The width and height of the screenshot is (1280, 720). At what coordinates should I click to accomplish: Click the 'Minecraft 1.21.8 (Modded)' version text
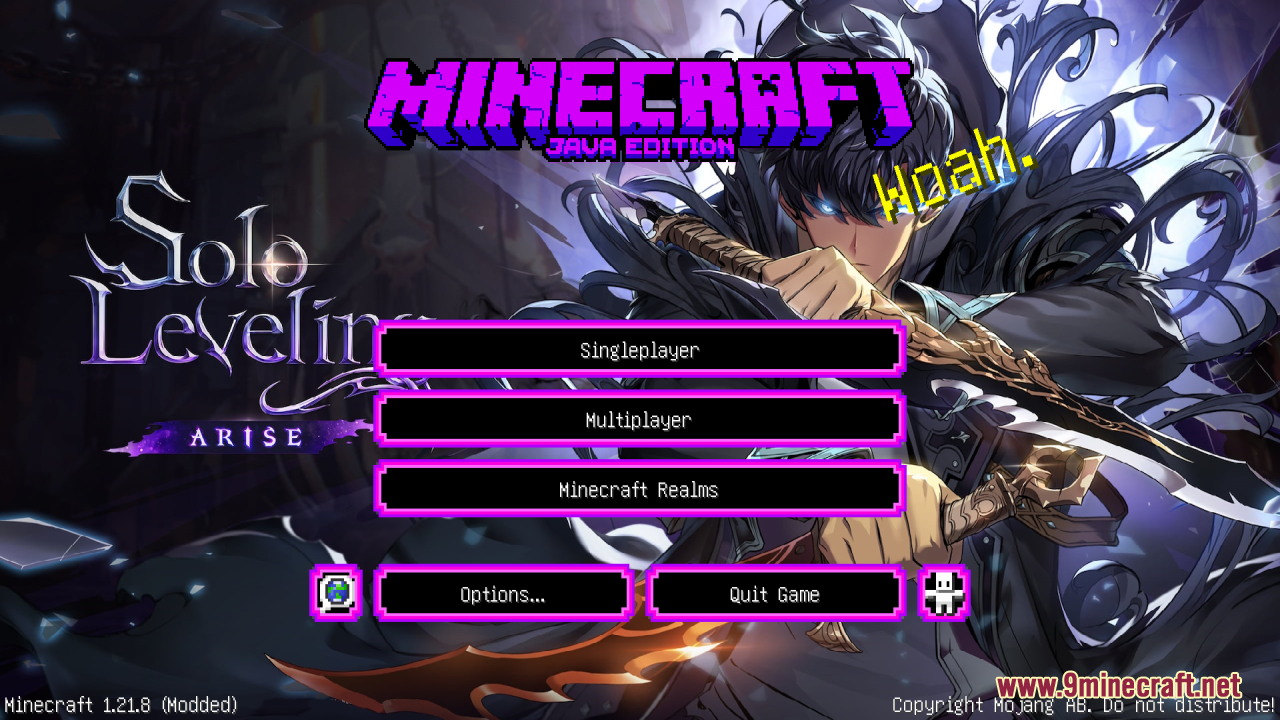pos(118,704)
